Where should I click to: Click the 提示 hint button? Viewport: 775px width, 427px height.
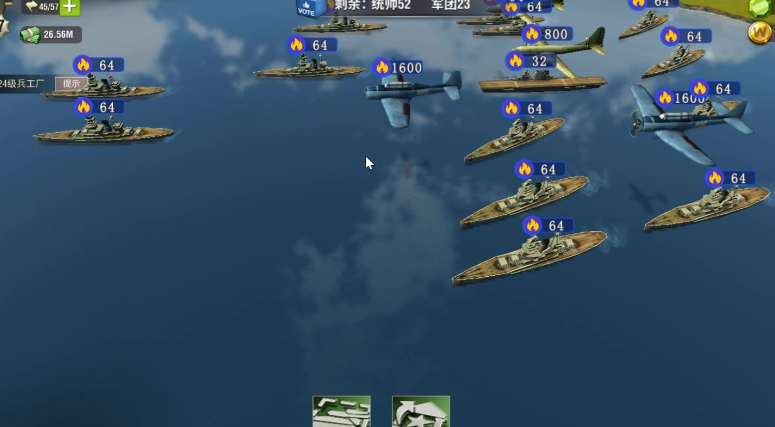pos(71,84)
